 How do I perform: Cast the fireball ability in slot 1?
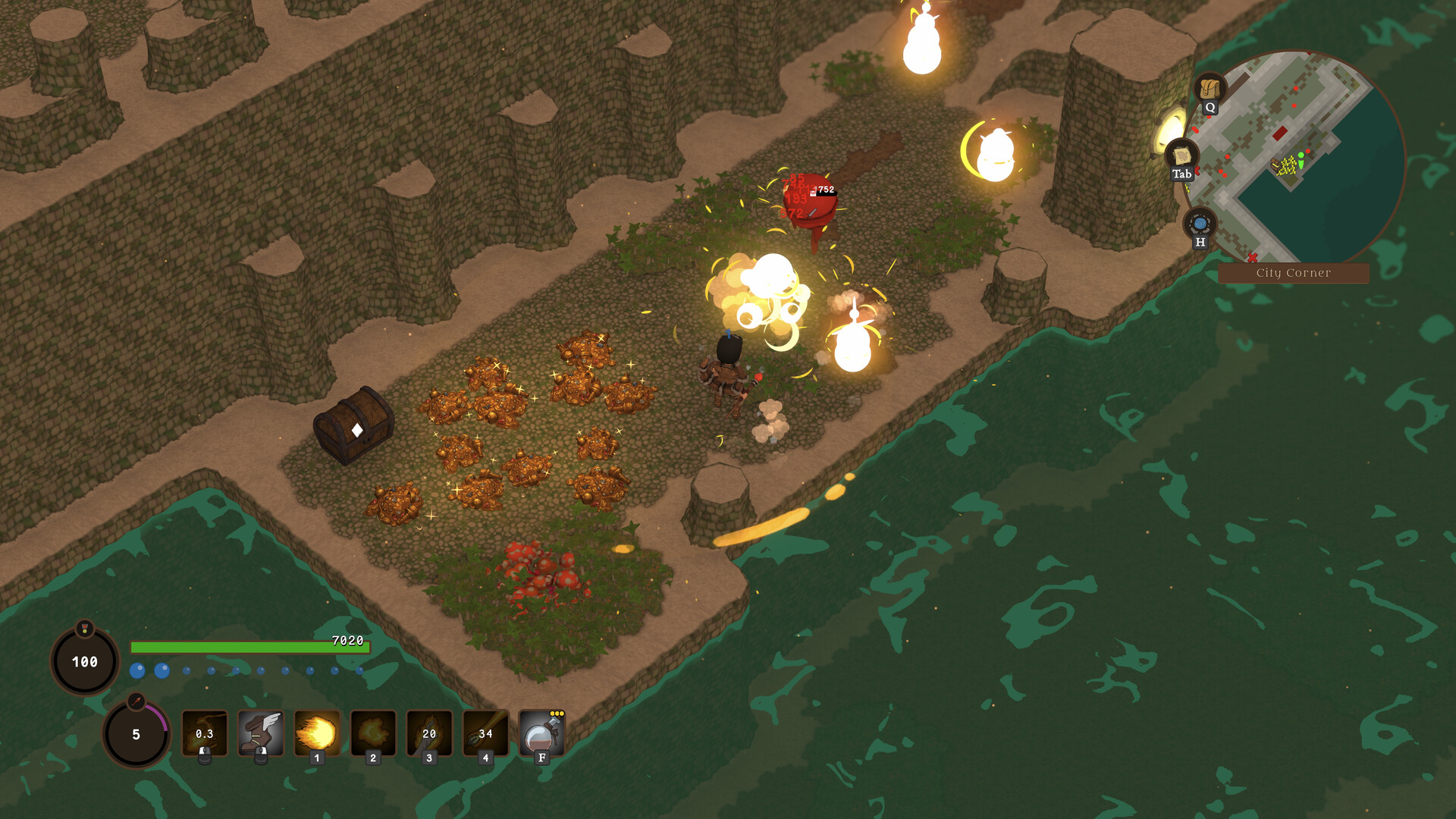(317, 733)
